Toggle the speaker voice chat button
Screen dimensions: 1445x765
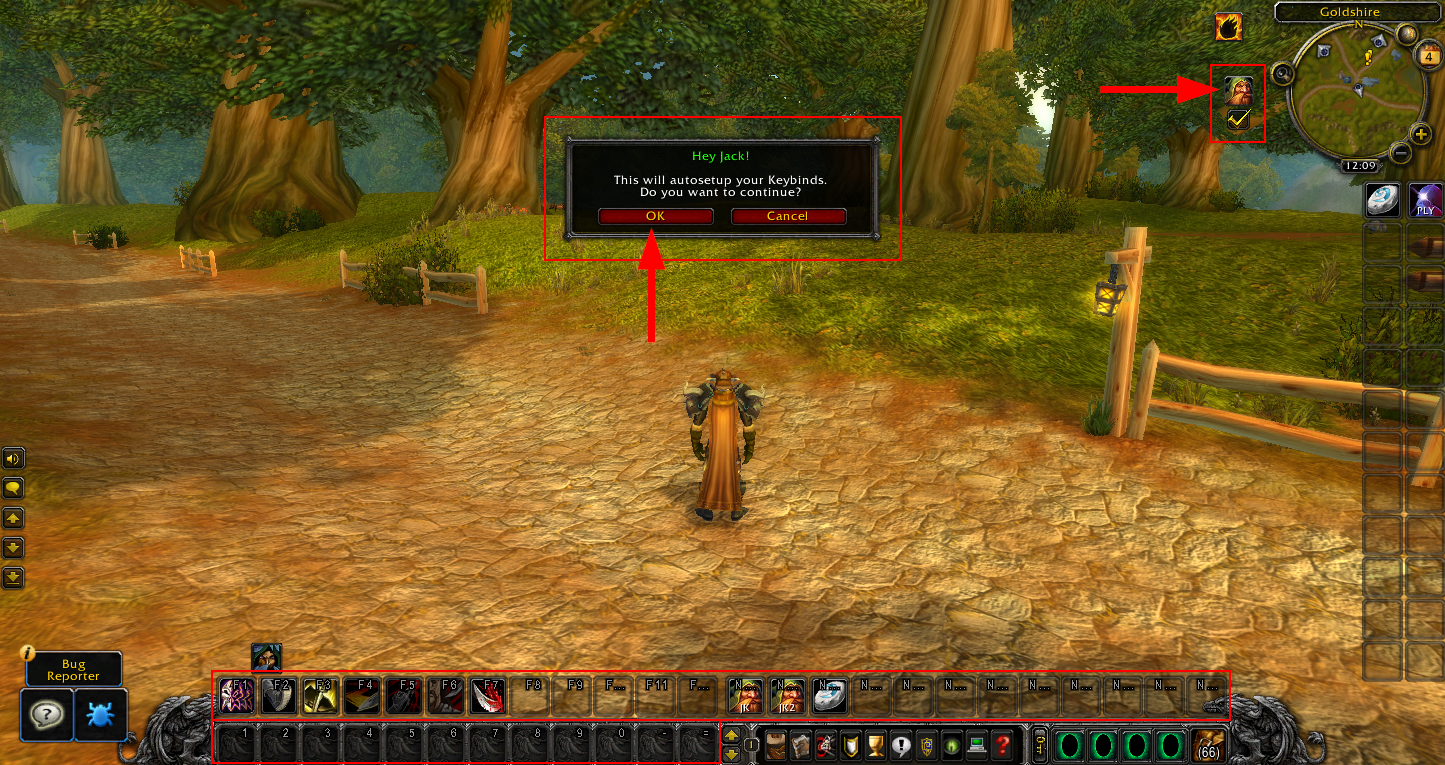pyautogui.click(x=13, y=459)
